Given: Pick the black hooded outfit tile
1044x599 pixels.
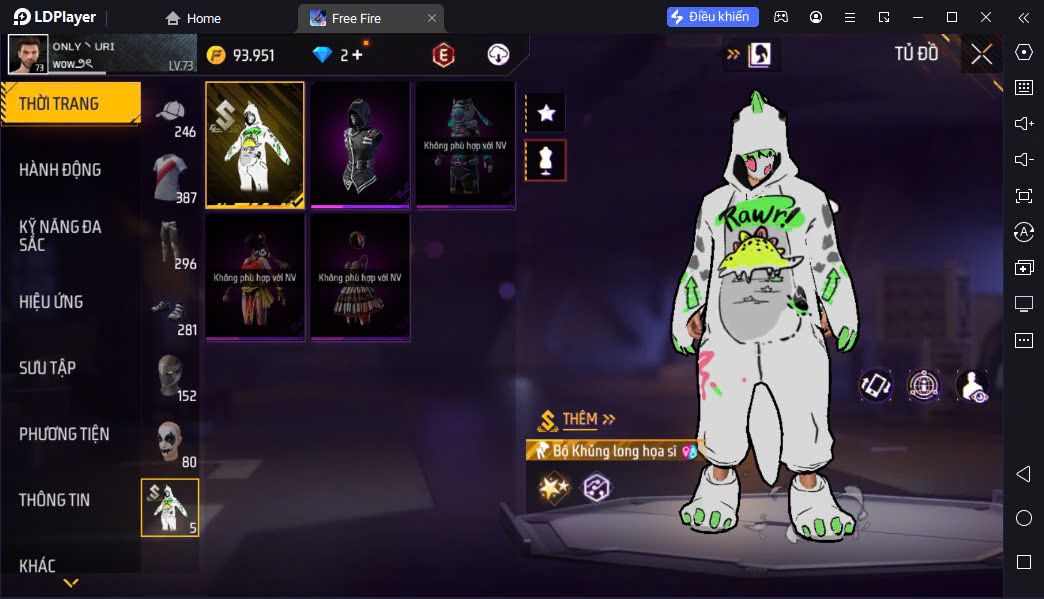Looking at the screenshot, I should click(360, 144).
